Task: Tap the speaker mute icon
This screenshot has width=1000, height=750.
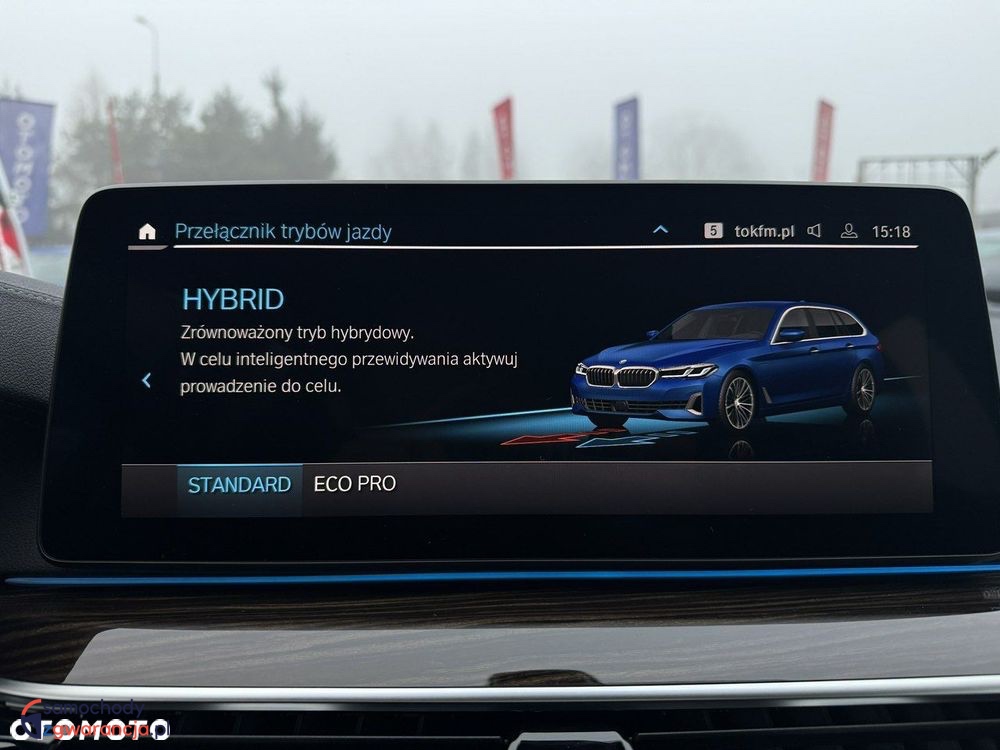Action: pyautogui.click(x=814, y=231)
